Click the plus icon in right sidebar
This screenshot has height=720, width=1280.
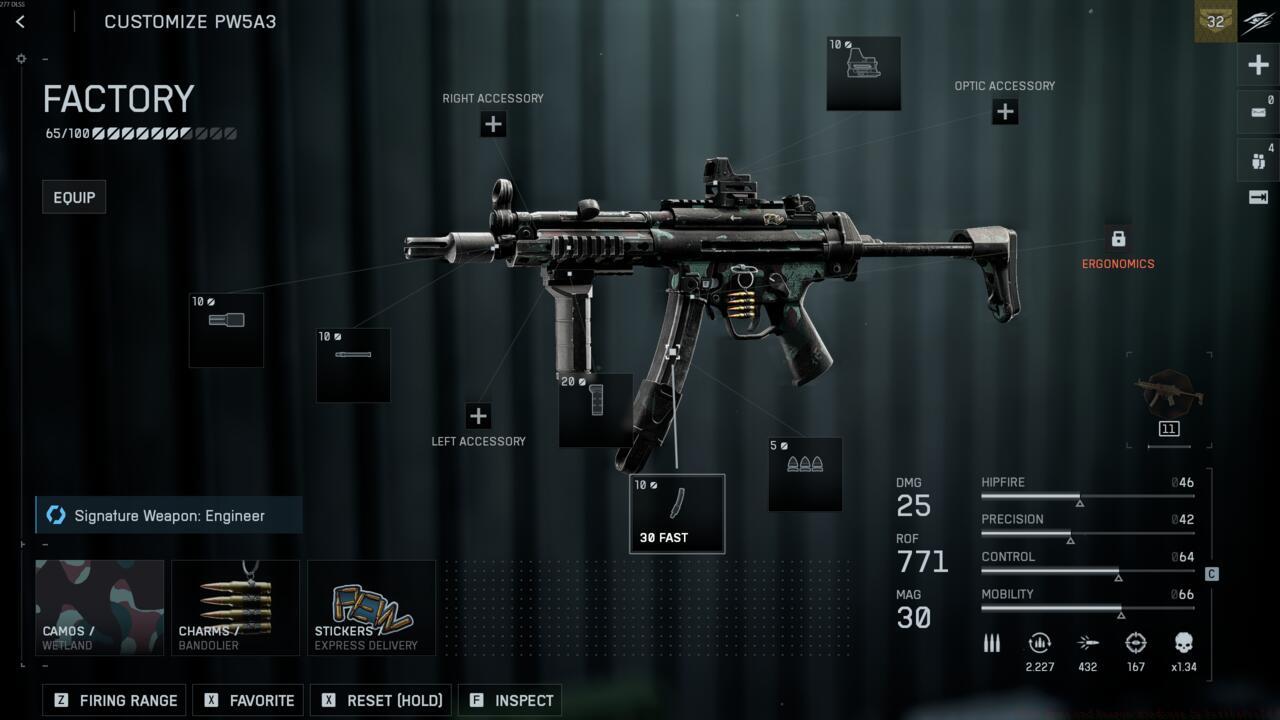[1258, 66]
